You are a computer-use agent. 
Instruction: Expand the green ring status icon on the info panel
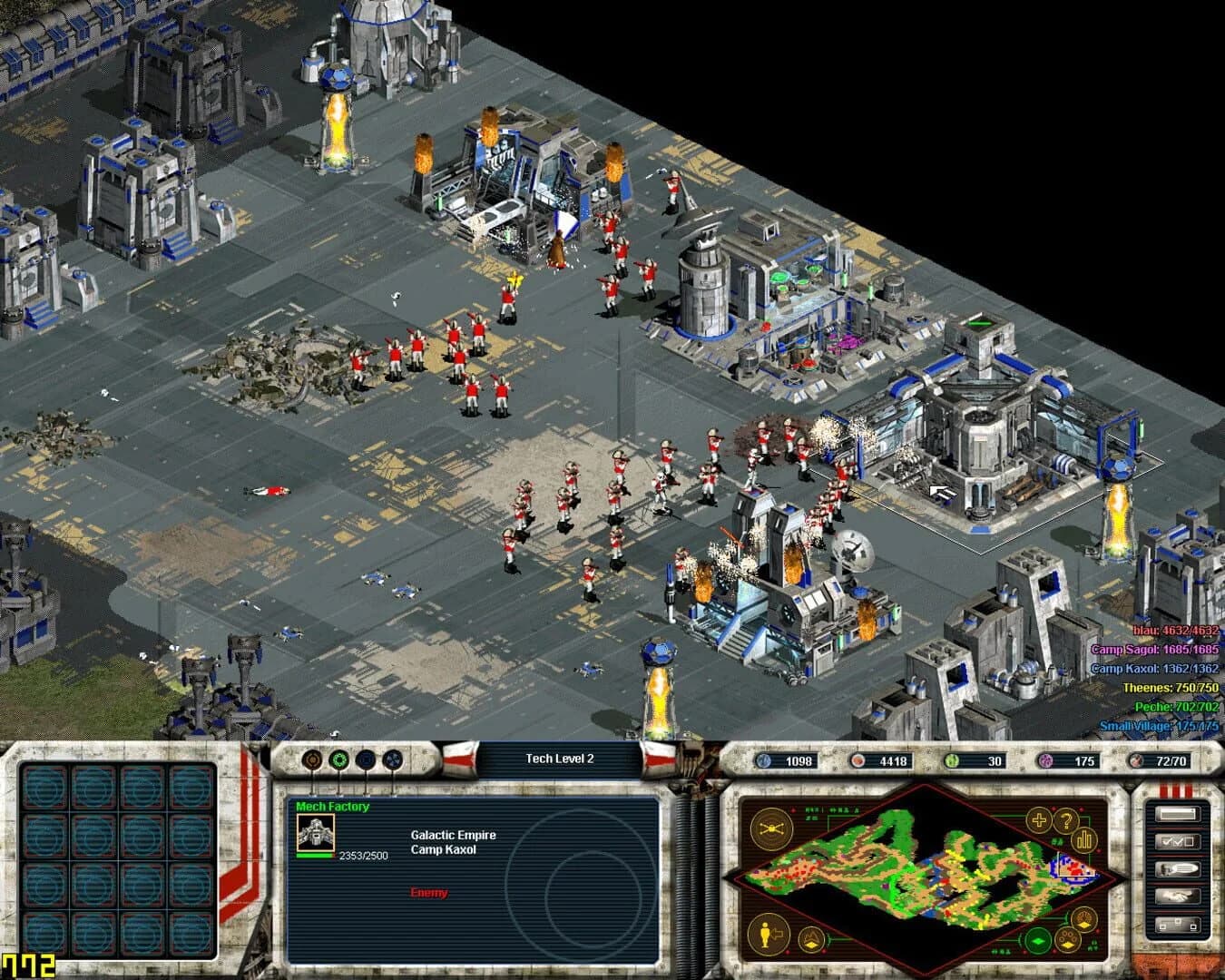coord(340,759)
